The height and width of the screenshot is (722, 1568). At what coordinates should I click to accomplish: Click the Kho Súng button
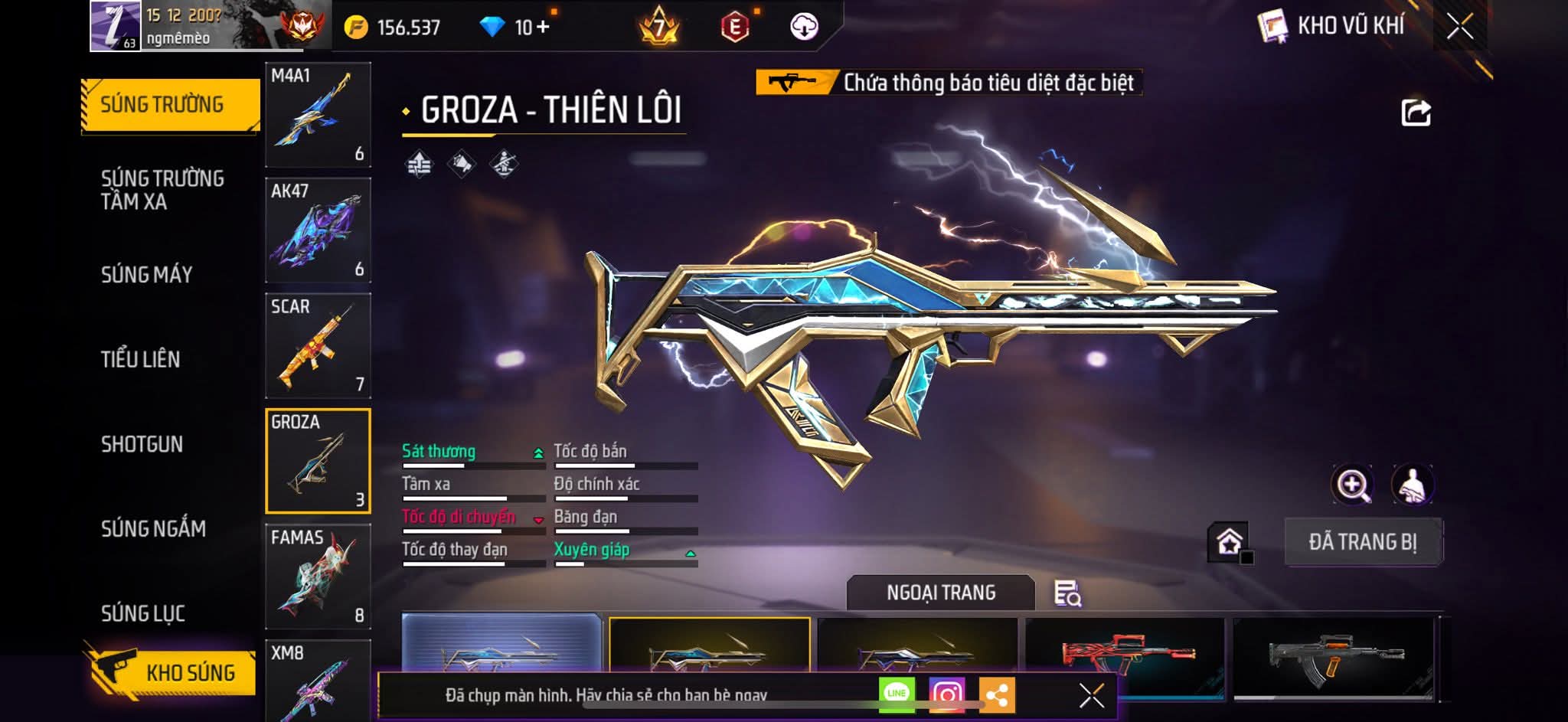click(175, 672)
